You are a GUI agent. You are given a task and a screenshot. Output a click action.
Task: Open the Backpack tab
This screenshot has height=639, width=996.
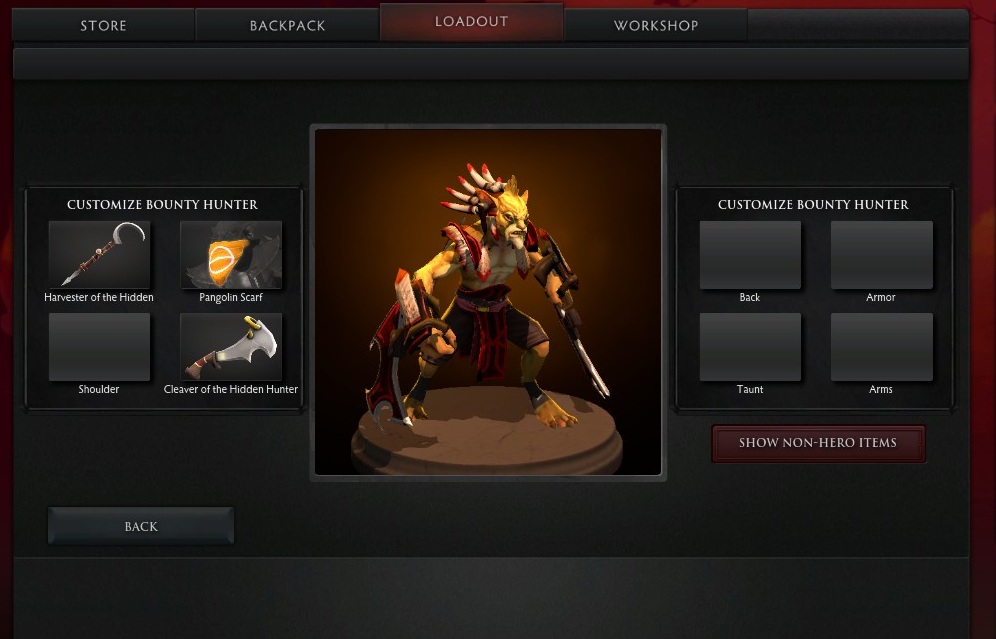tap(287, 25)
